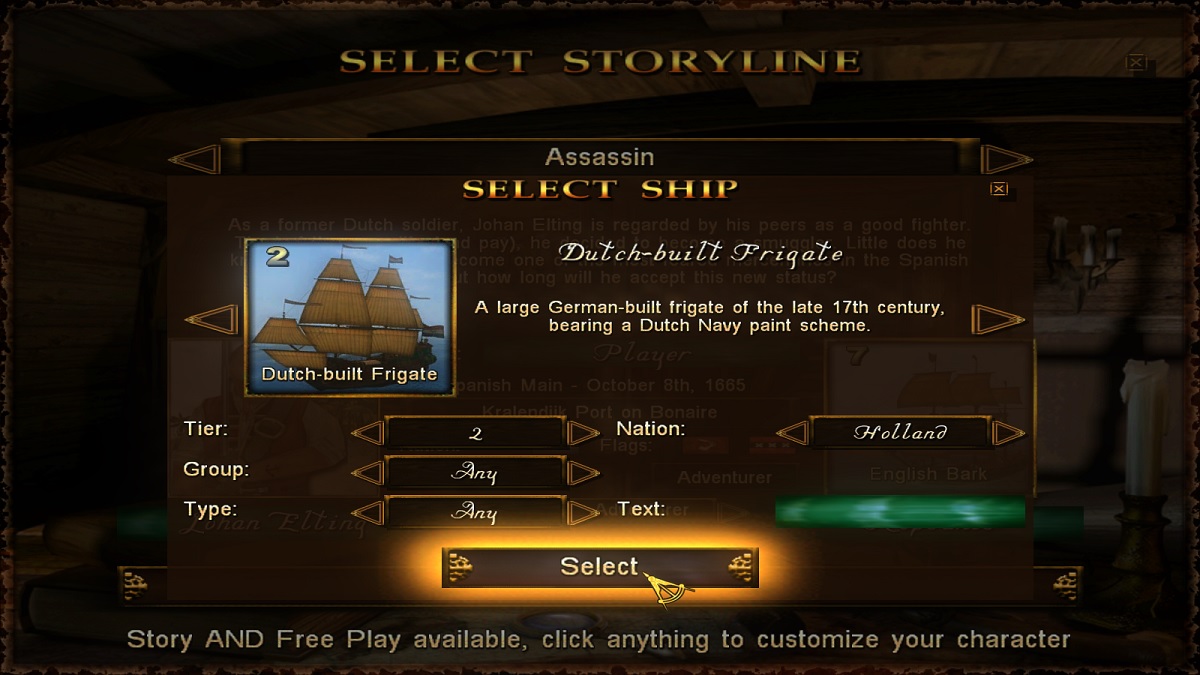This screenshot has height=675, width=1200.
Task: Change Nation filter to the previous nation
Action: pyautogui.click(x=793, y=433)
